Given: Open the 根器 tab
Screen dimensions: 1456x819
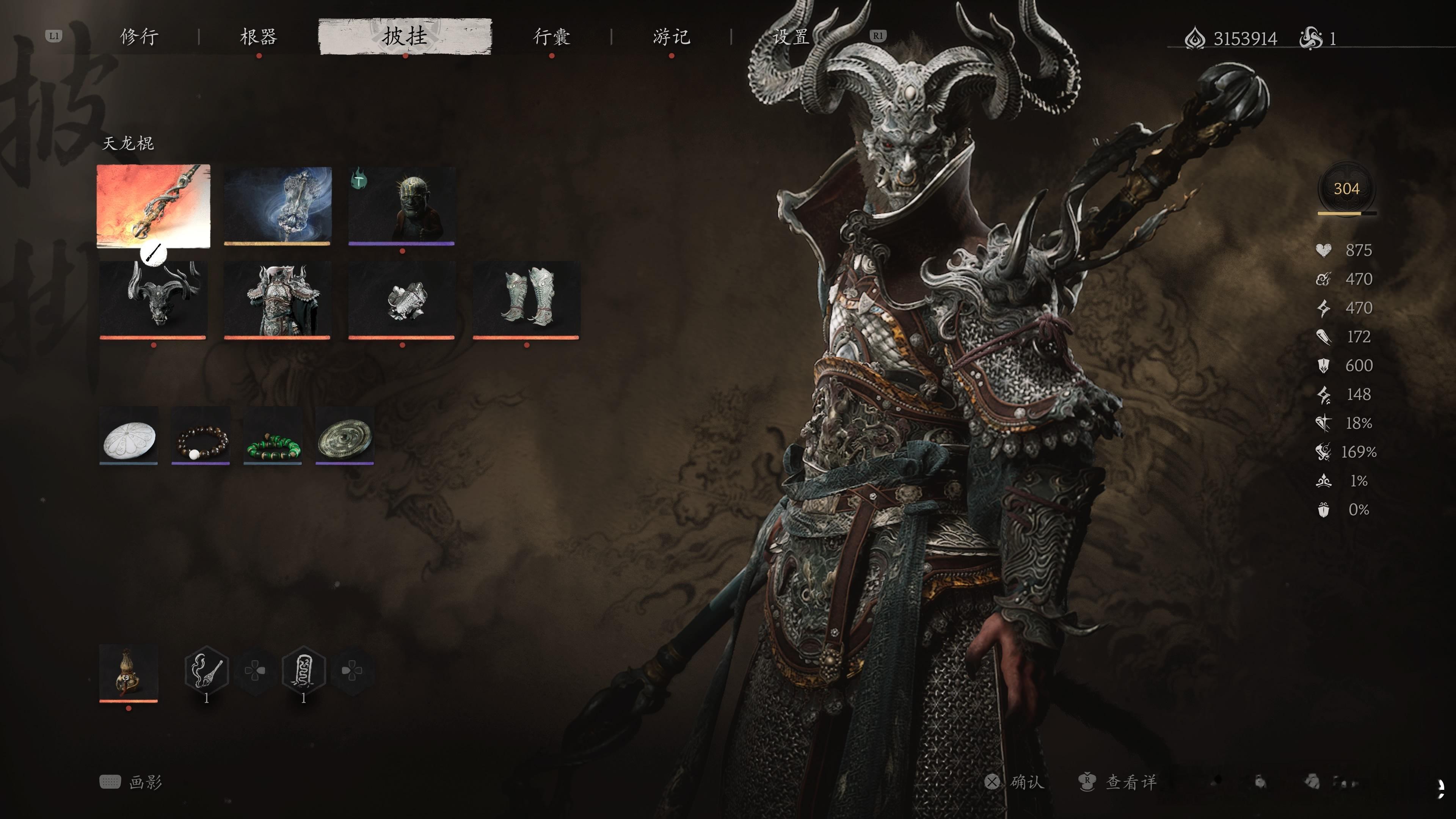Looking at the screenshot, I should (x=258, y=37).
